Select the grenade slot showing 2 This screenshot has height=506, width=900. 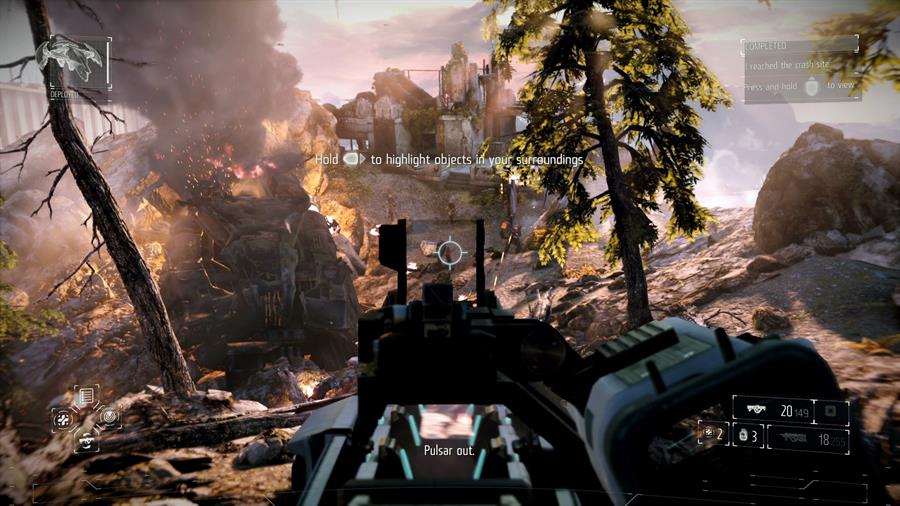714,433
